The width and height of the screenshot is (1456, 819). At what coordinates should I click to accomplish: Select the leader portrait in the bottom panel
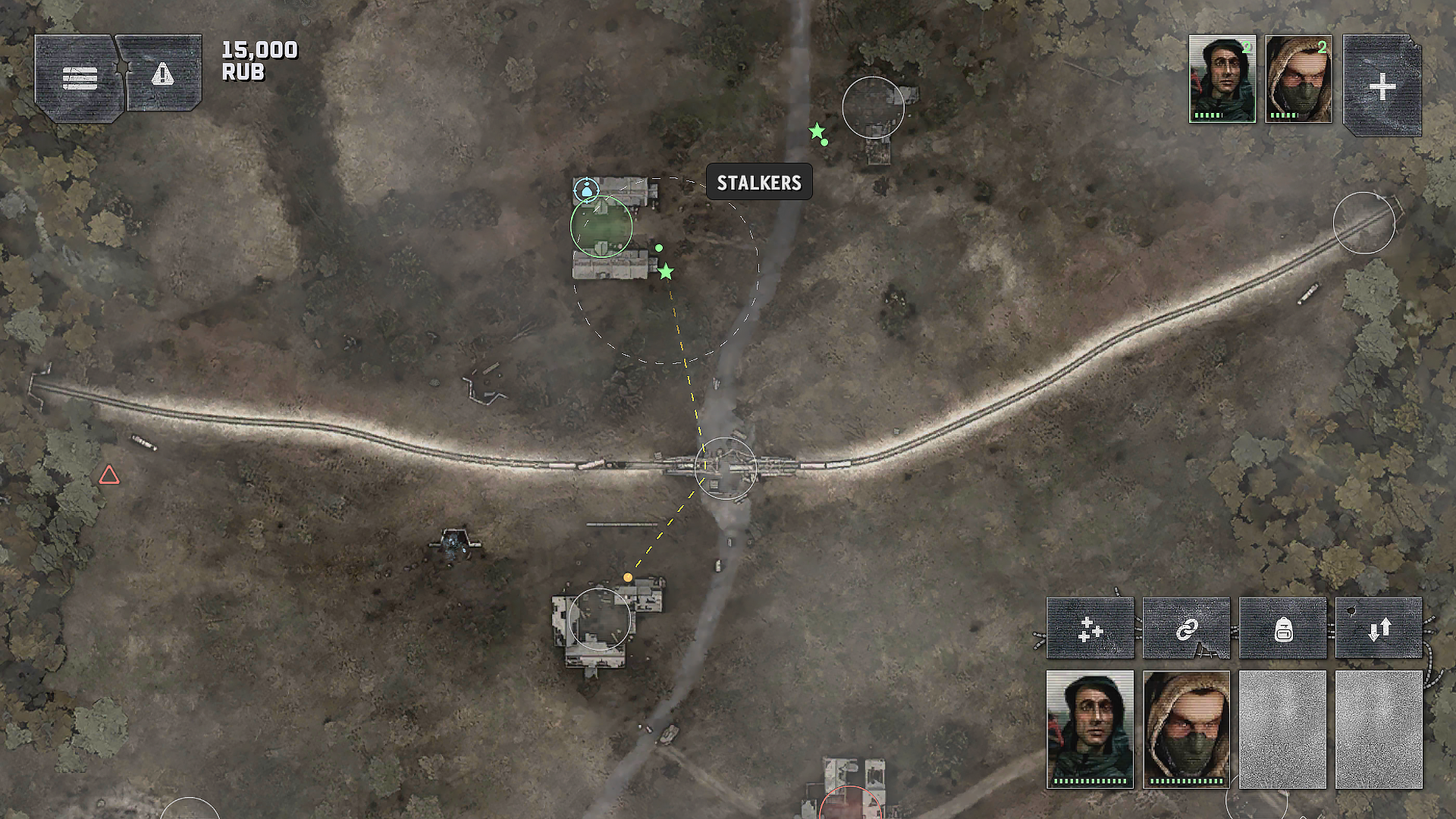point(1090,728)
